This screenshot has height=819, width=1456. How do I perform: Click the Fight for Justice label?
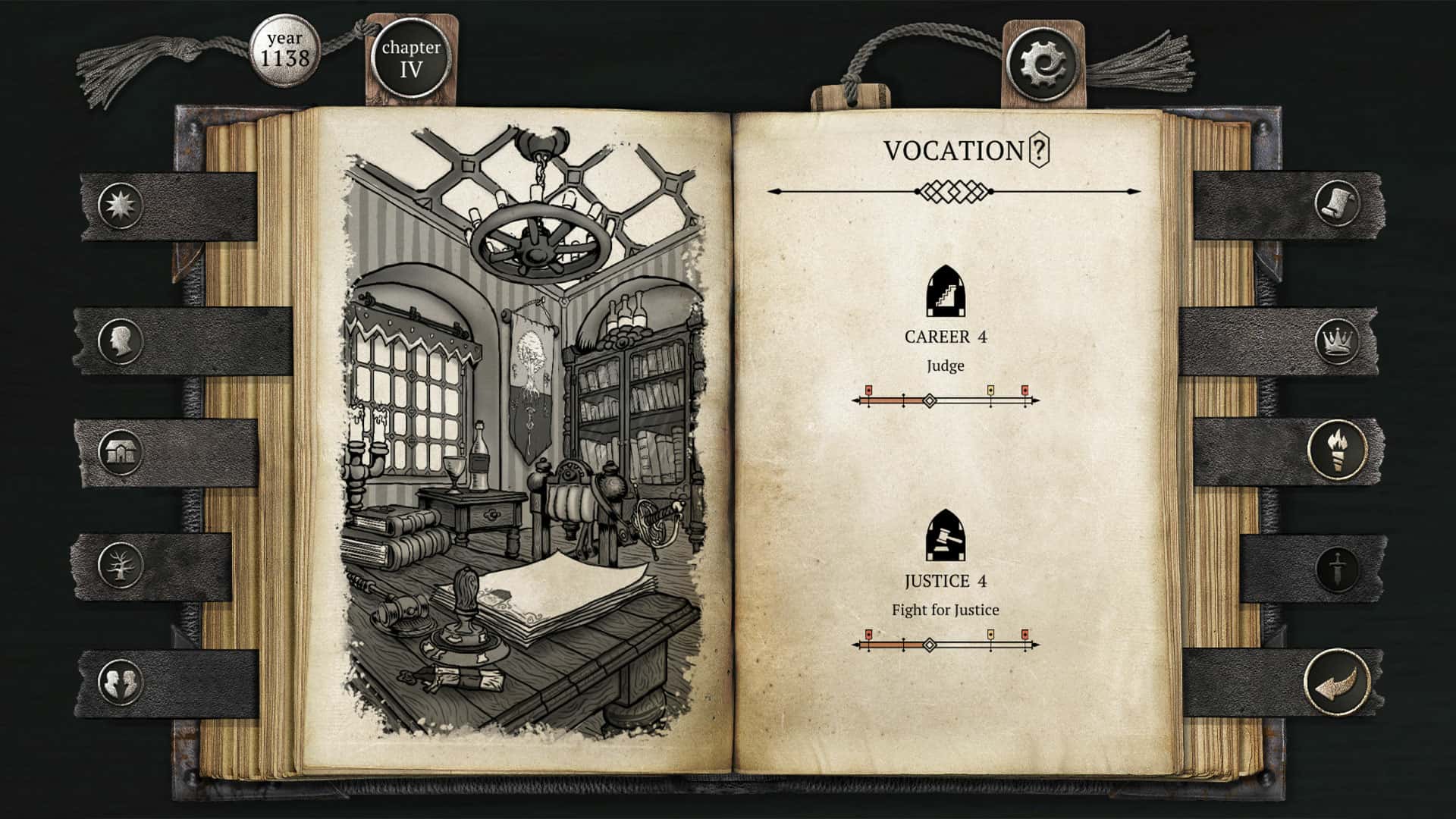pyautogui.click(x=946, y=609)
